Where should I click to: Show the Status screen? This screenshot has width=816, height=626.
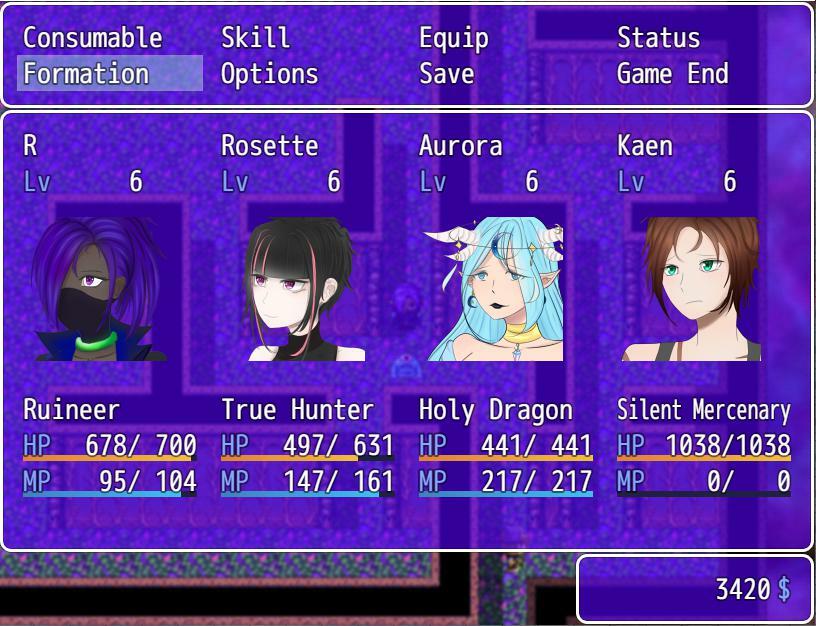point(658,38)
